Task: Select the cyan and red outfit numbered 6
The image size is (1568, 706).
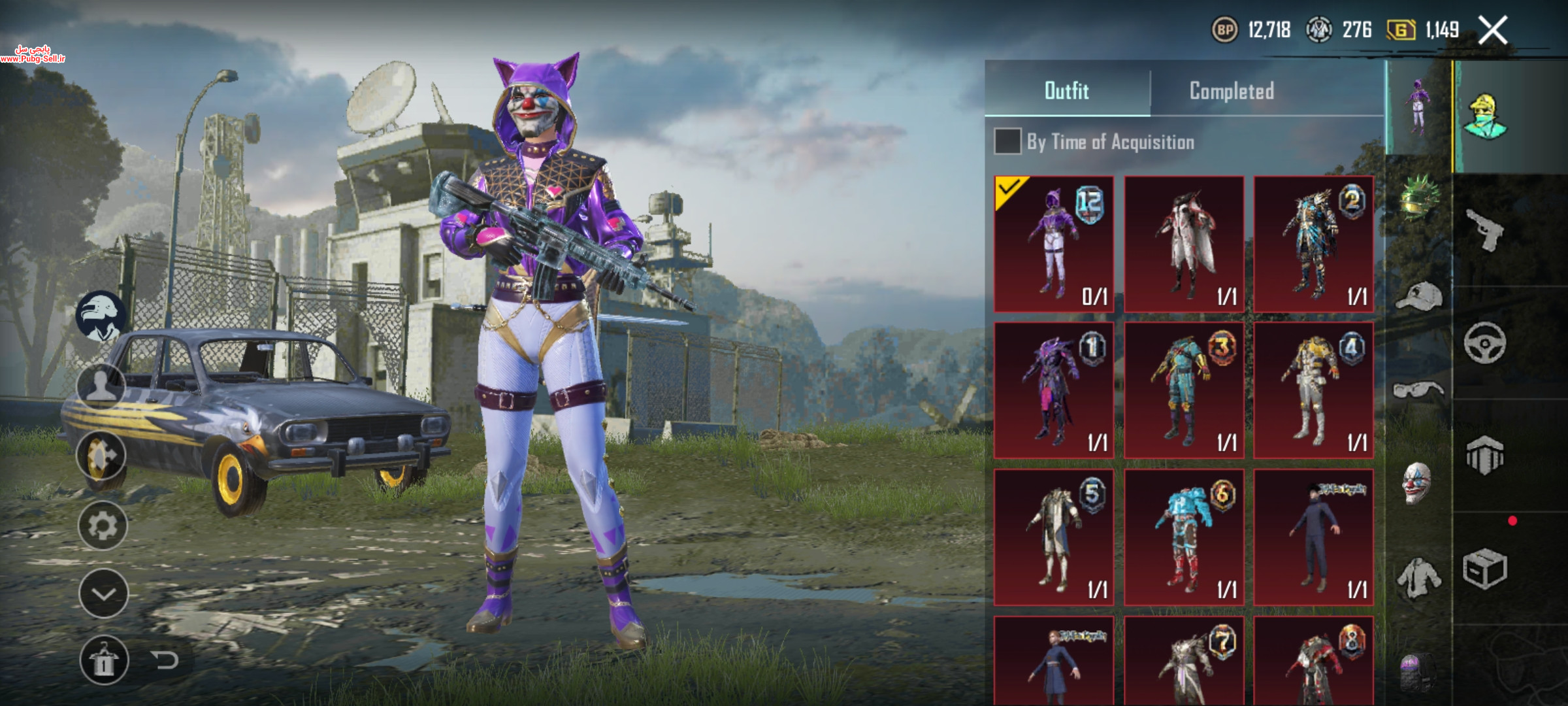Action: click(x=1184, y=537)
